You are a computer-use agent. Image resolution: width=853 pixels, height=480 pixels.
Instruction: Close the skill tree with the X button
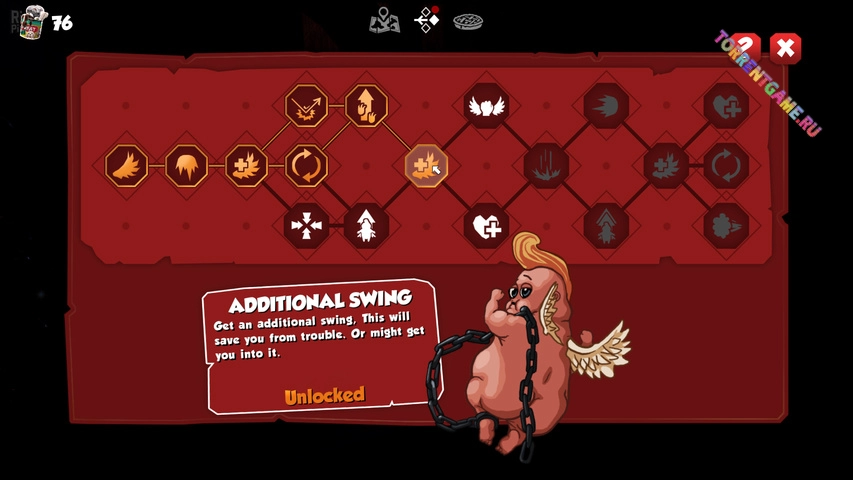[x=786, y=48]
